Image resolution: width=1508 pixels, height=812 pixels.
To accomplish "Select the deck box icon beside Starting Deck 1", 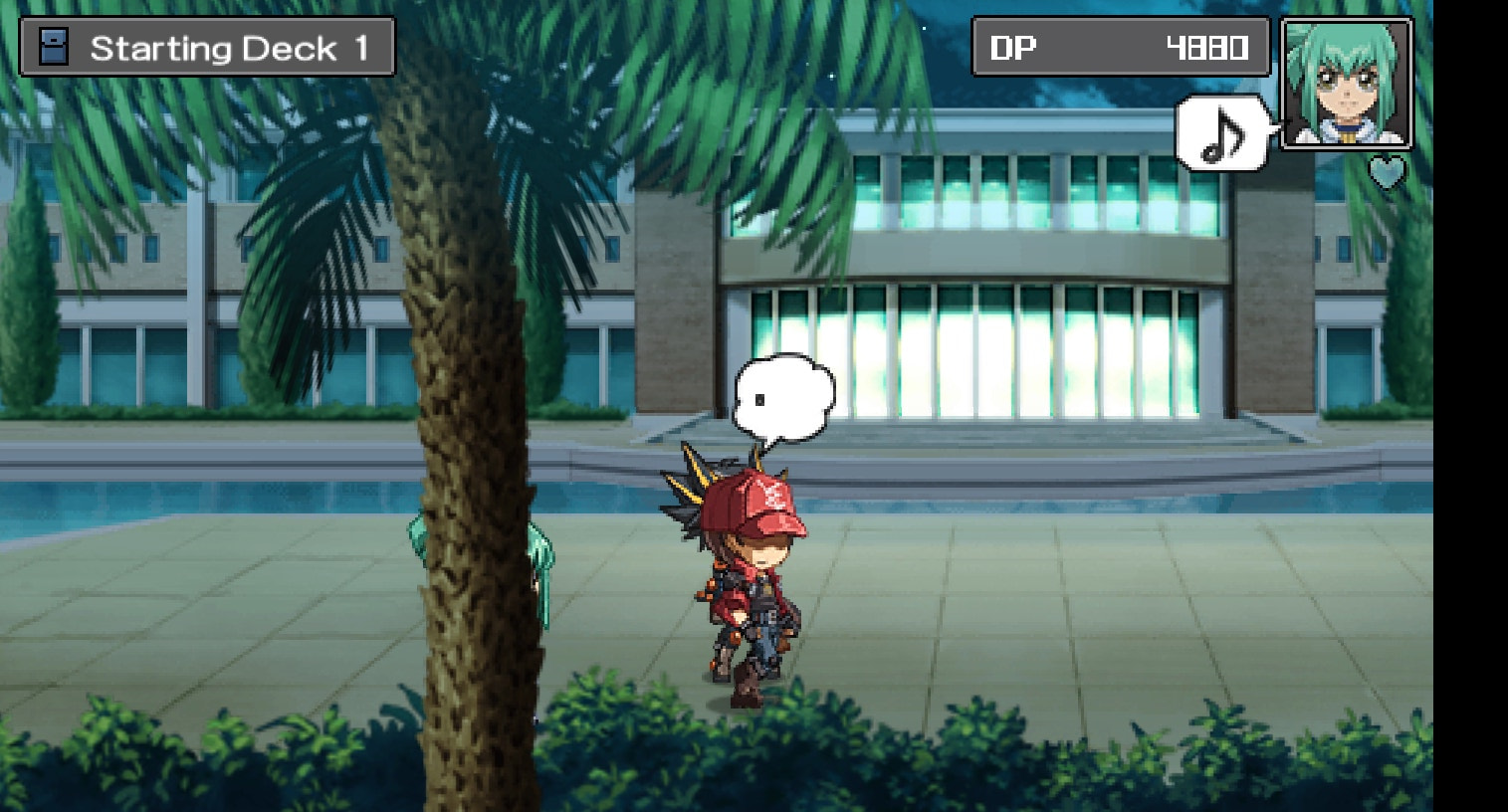I will click(52, 46).
